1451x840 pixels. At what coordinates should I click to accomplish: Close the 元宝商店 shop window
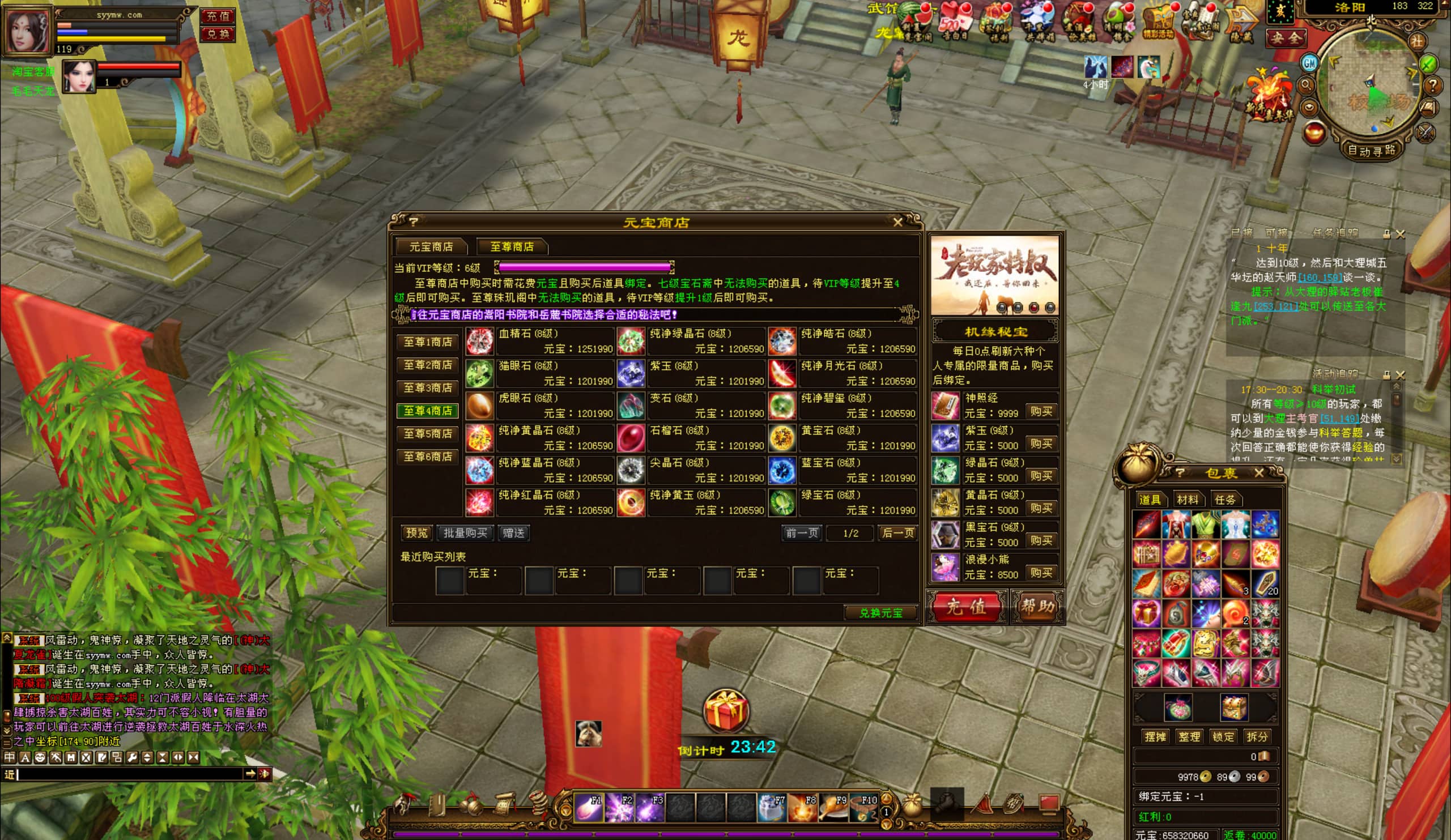coord(897,222)
